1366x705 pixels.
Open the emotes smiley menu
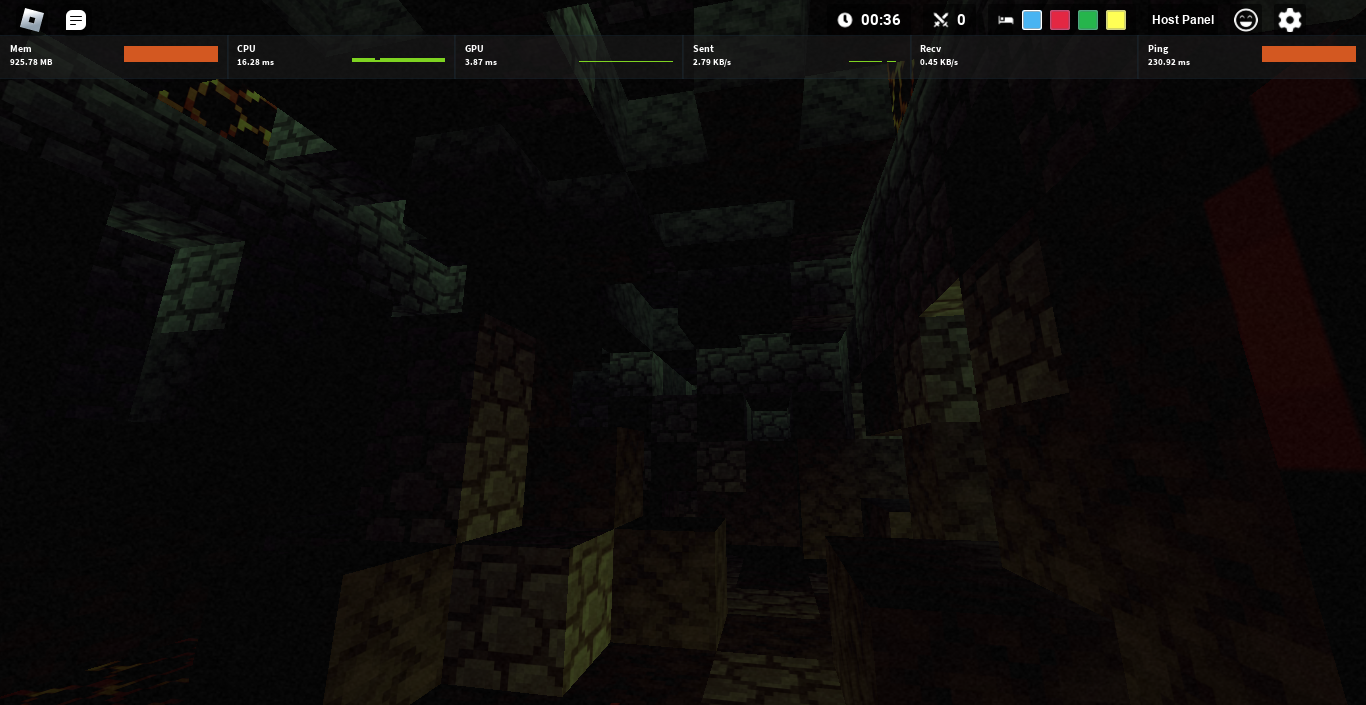tap(1246, 20)
